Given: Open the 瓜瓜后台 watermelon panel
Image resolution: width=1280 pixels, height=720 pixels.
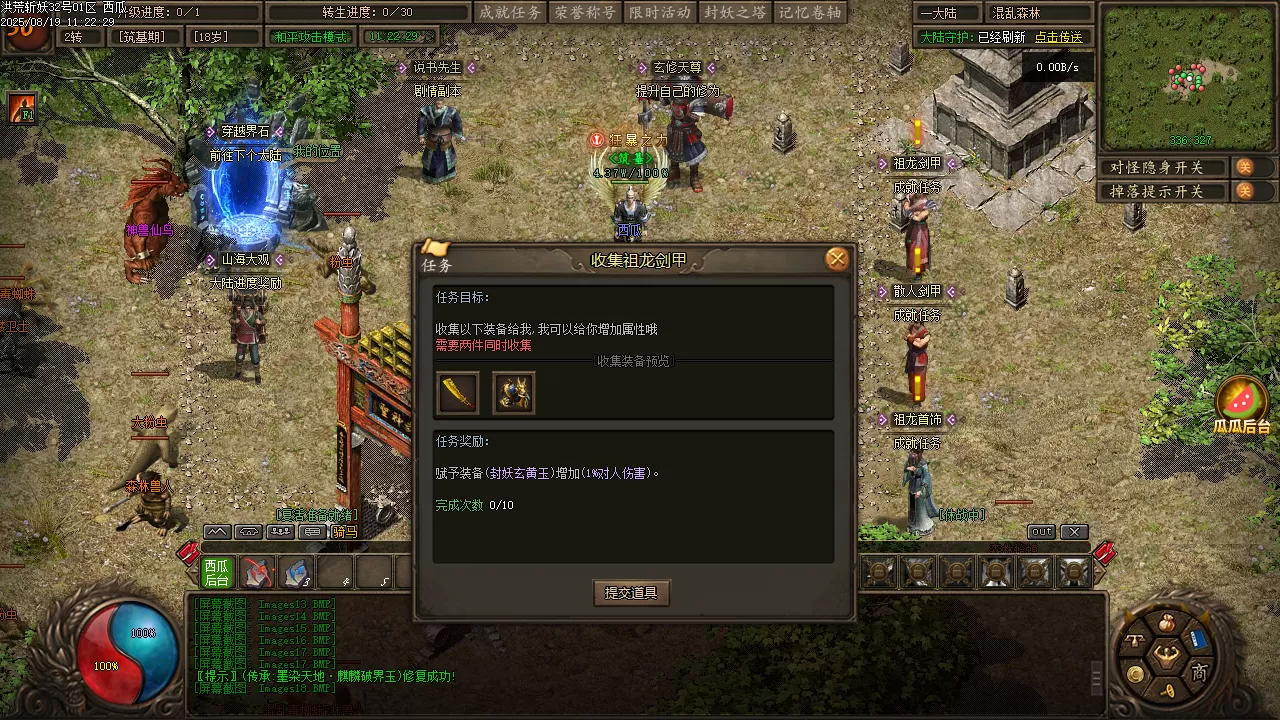Looking at the screenshot, I should pos(1241,403).
